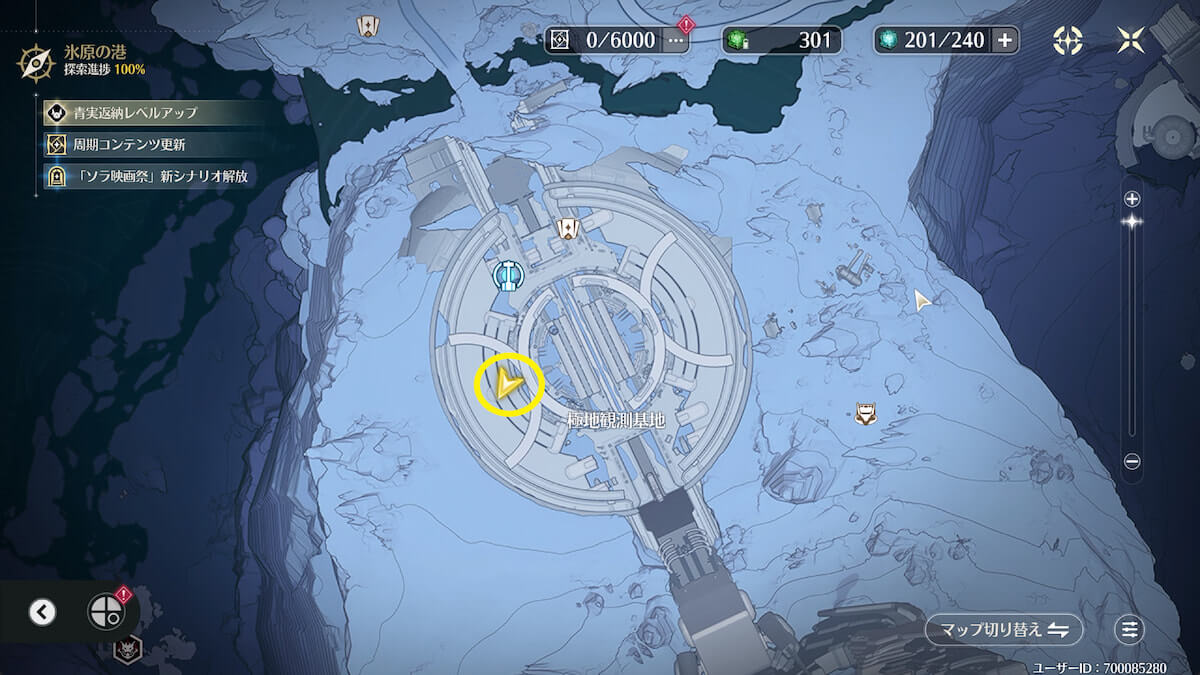
Task: Open the map filter list button
Action: (1130, 629)
